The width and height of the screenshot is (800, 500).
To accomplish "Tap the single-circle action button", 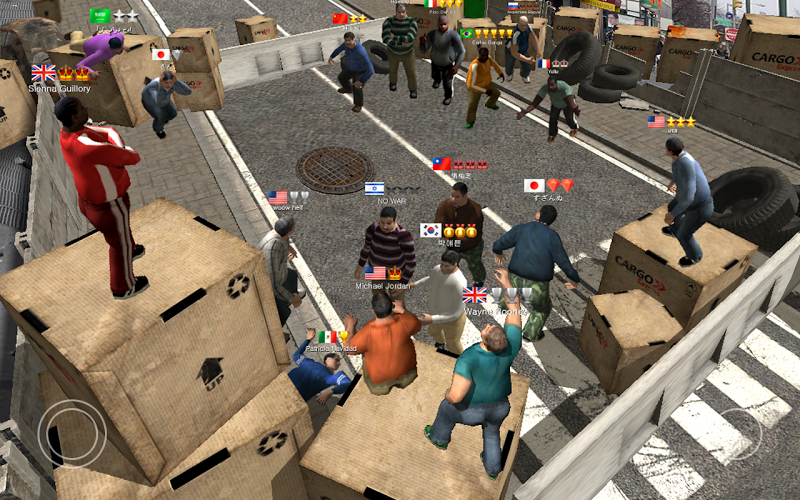I will tap(739, 431).
